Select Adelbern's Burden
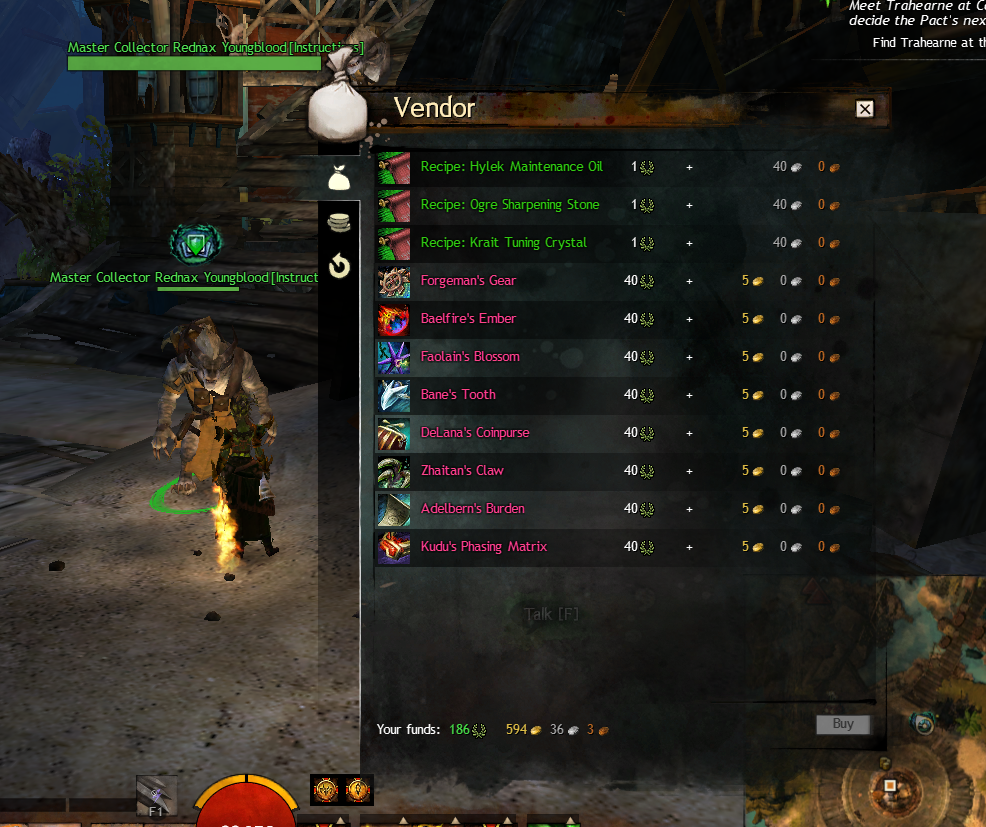 coord(472,509)
